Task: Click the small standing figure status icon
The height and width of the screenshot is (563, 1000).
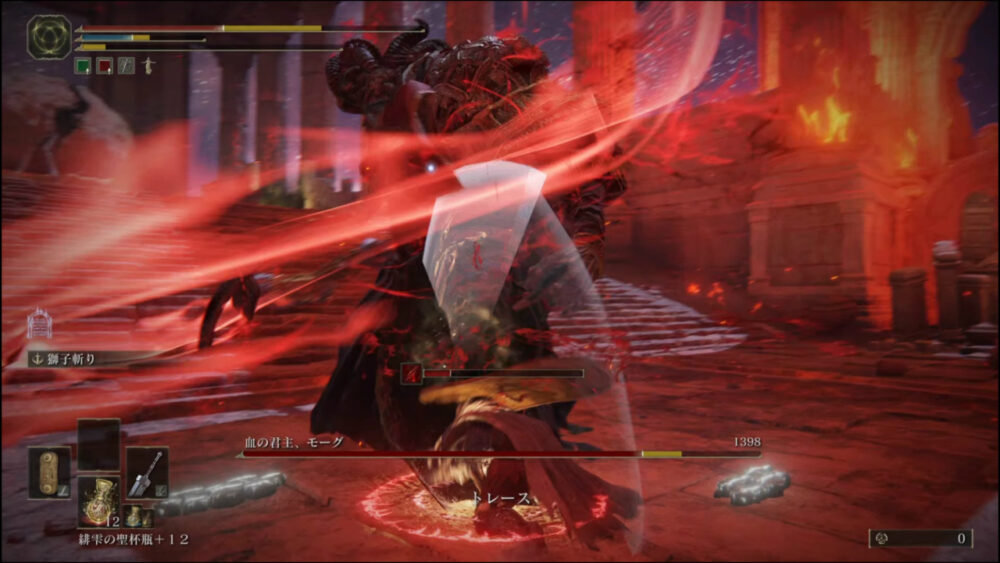Action: [x=147, y=66]
